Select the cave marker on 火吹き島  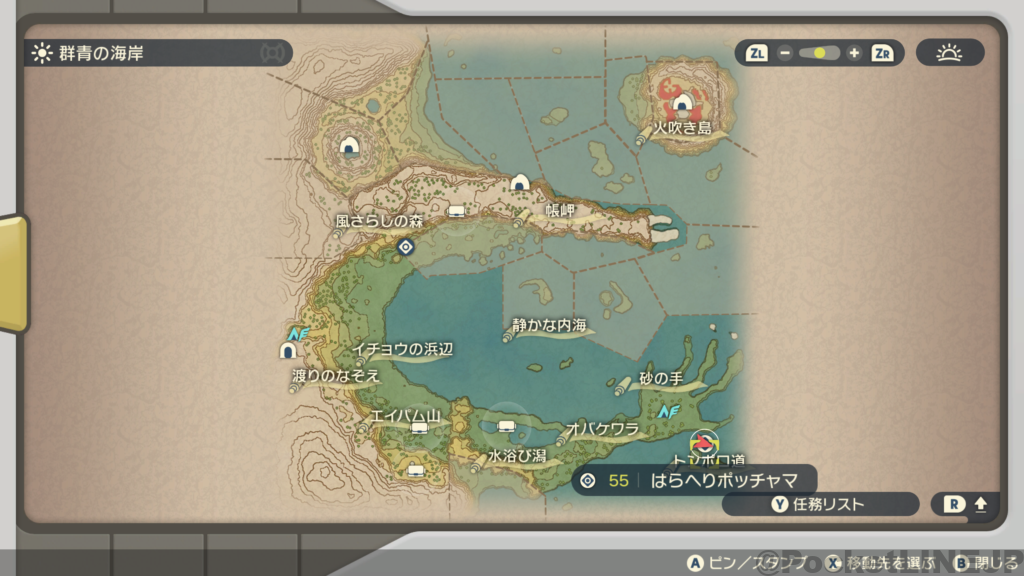tap(682, 102)
